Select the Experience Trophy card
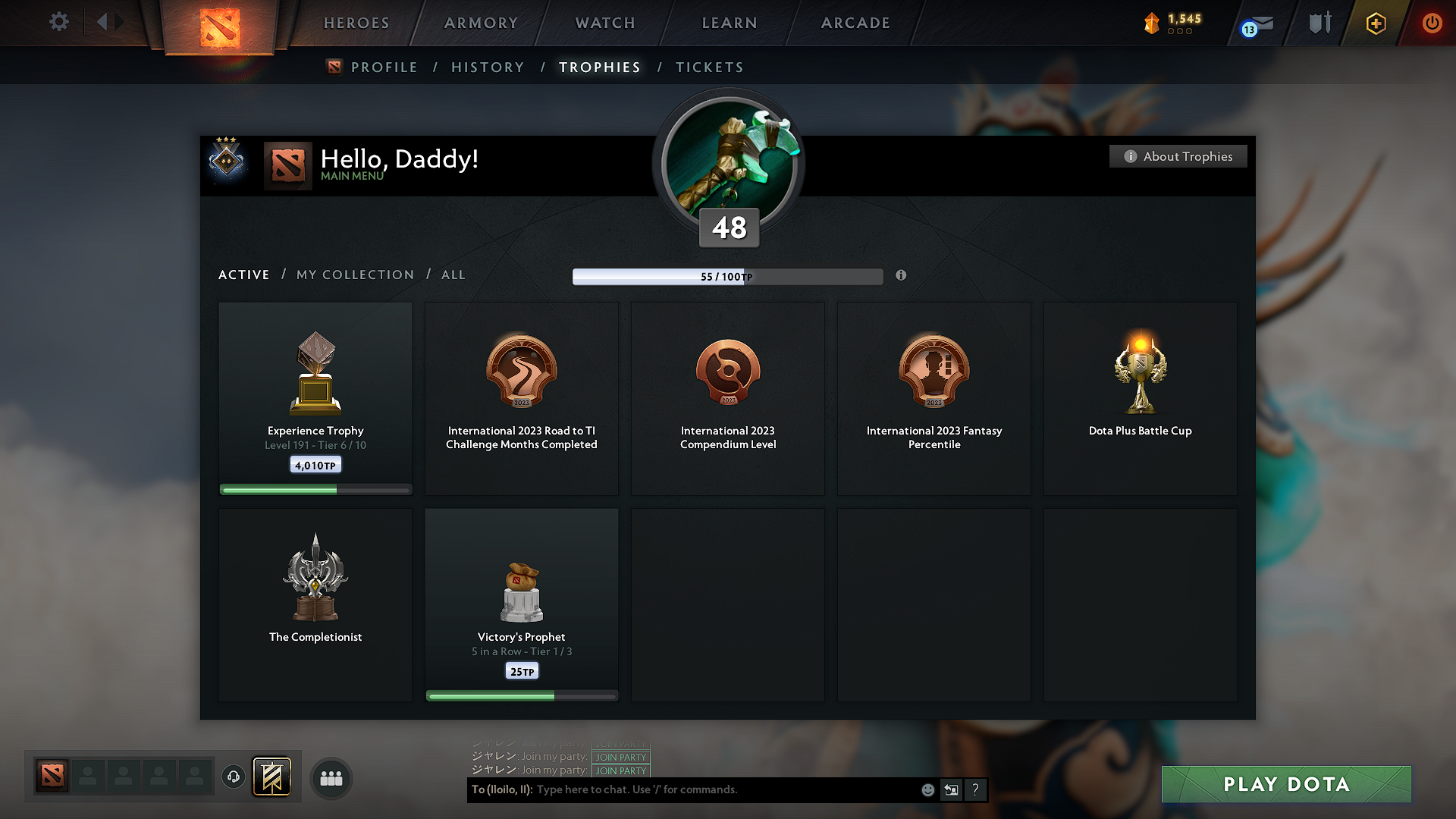Viewport: 1456px width, 819px height. point(315,398)
